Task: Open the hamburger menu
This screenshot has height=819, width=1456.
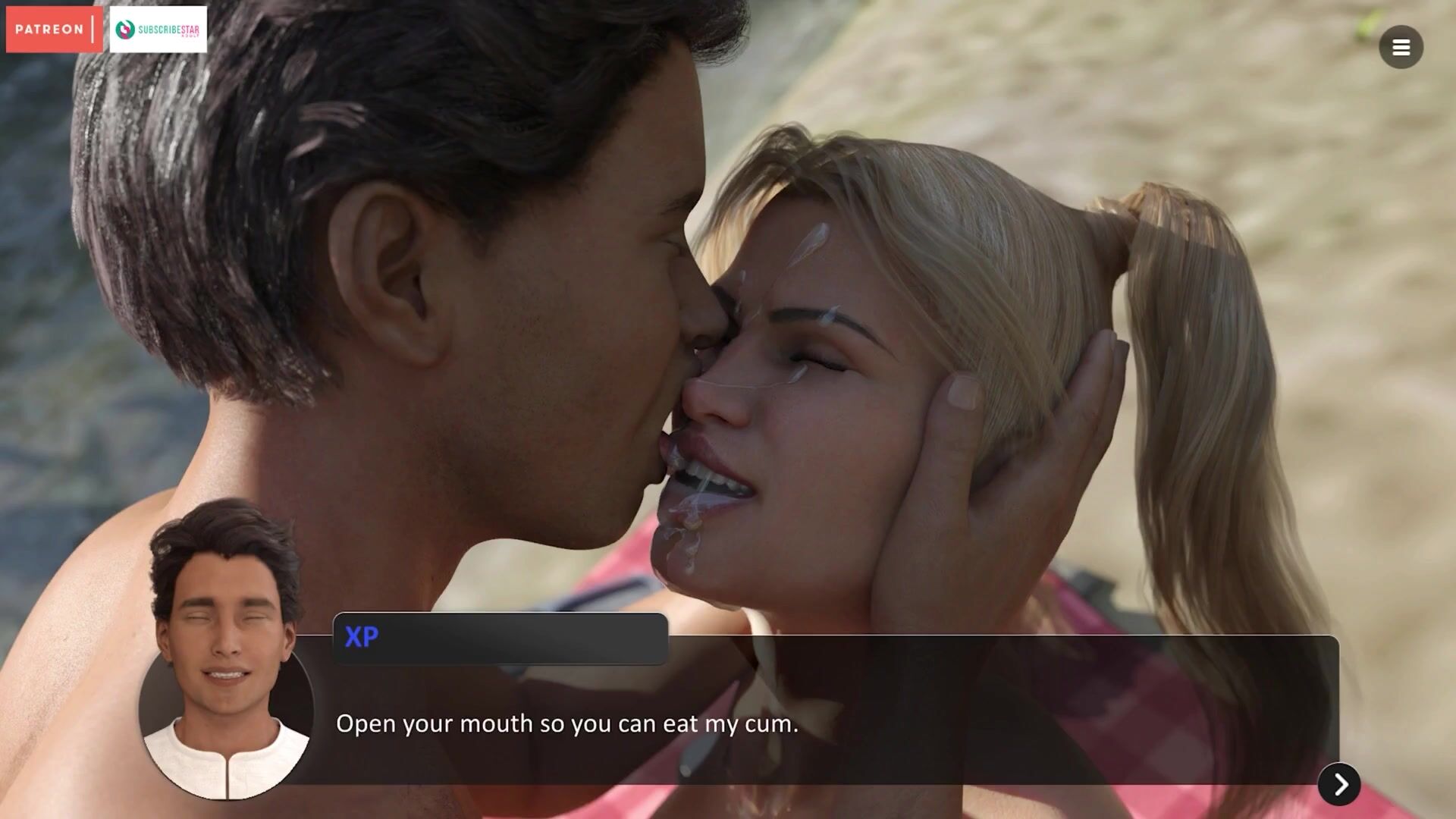Action: (x=1401, y=48)
